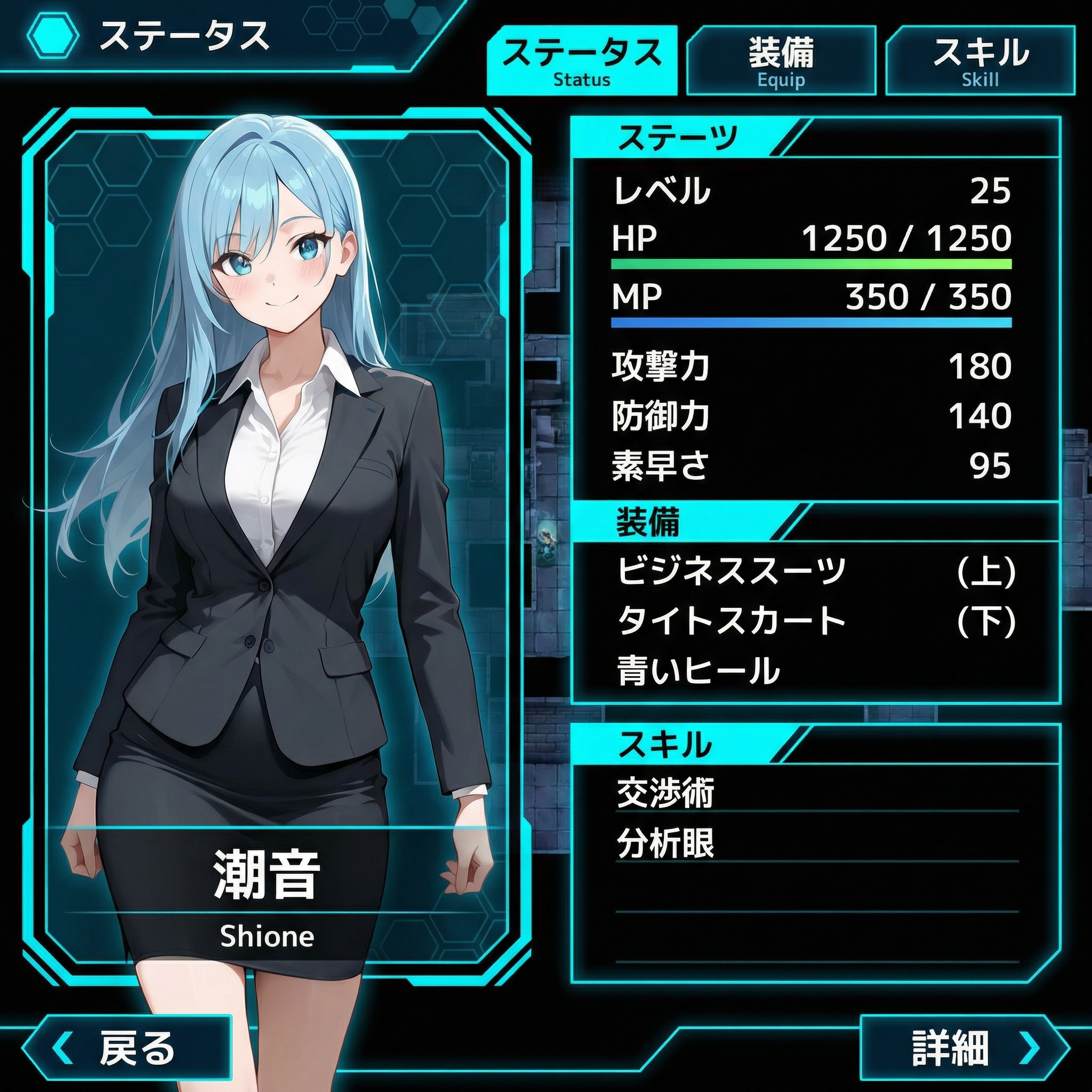
Task: Click Shione's character portrait card
Action: (276, 509)
